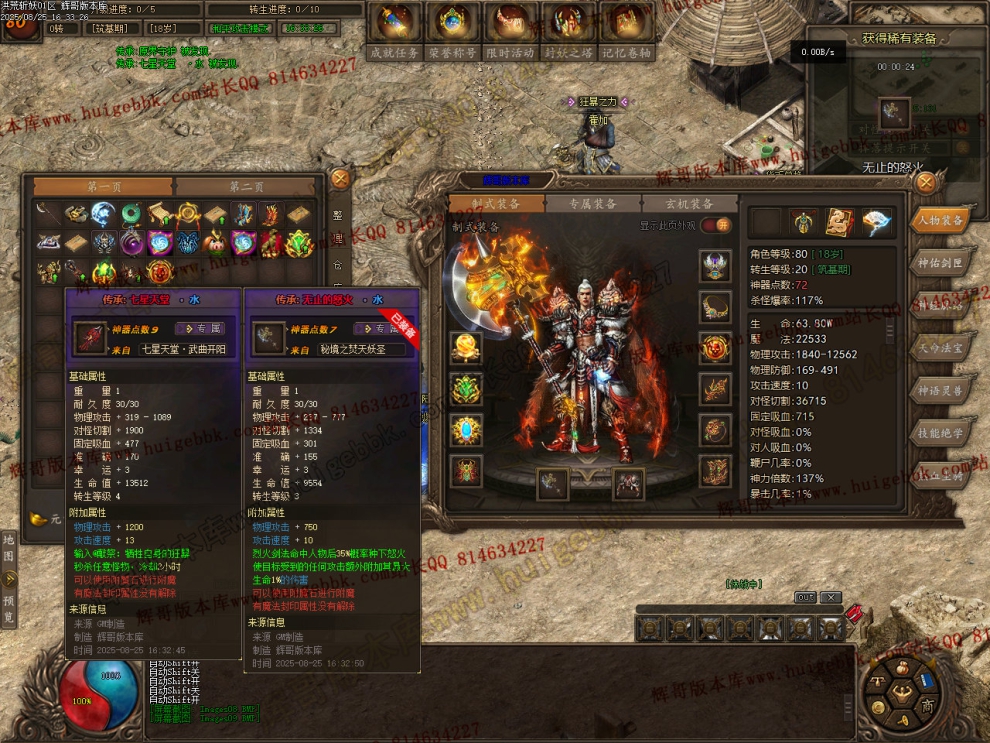The width and height of the screenshot is (990, 743).
Task: Close the character equipment panel
Action: 926,182
